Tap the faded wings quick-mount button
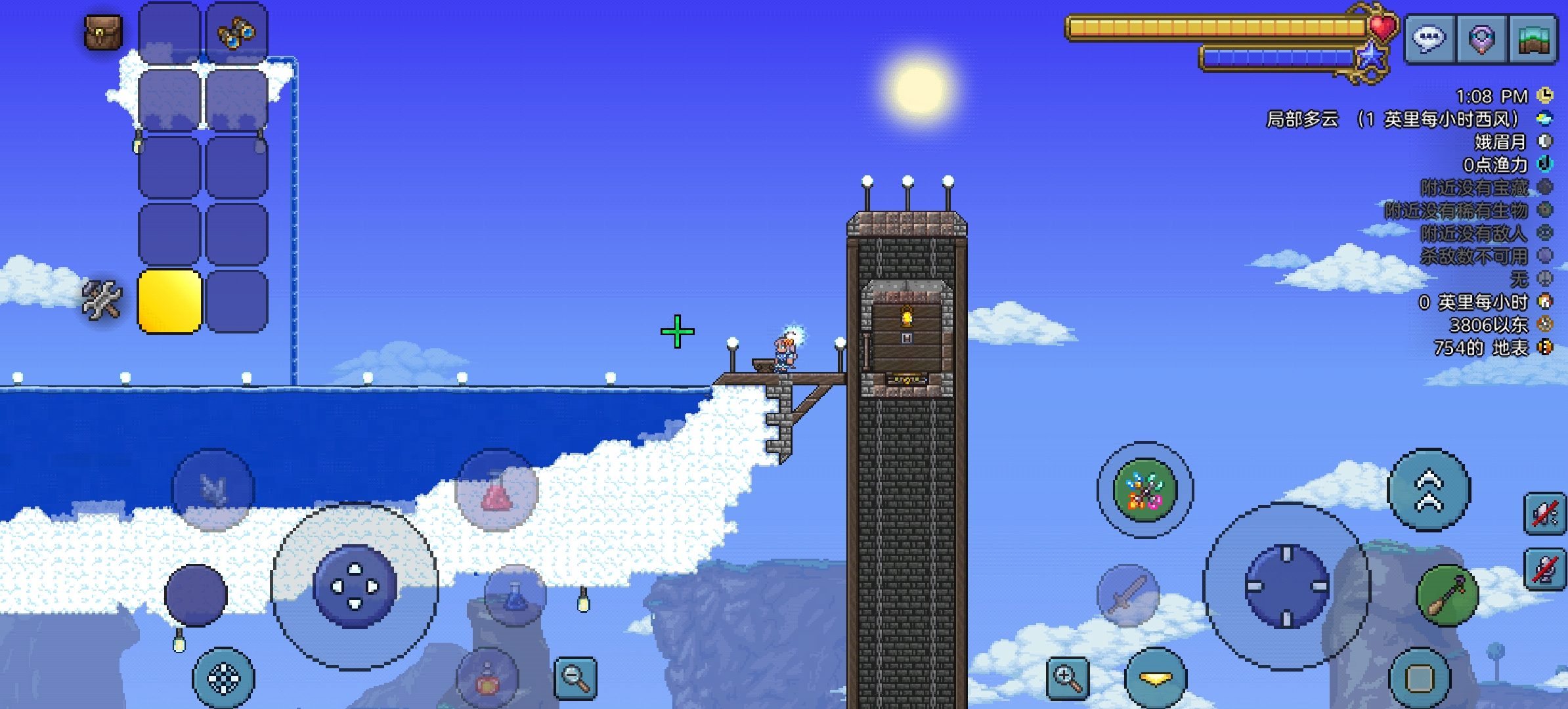This screenshot has height=709, width=1568. [213, 490]
